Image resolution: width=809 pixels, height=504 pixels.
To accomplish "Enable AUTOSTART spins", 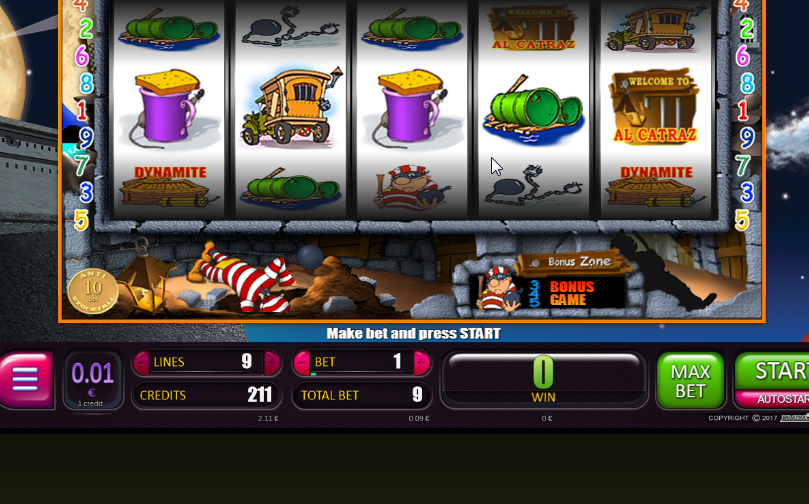I will click(x=782, y=399).
